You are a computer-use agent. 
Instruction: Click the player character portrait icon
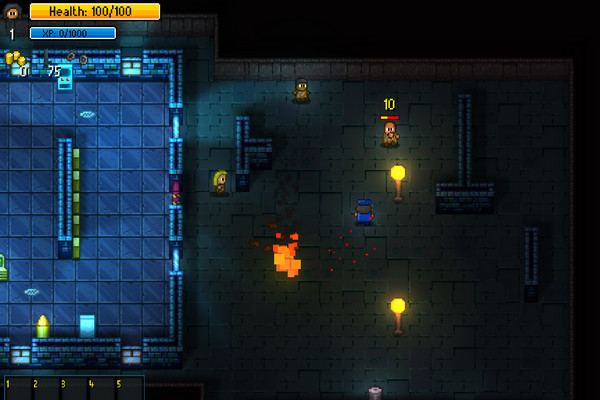[x=13, y=12]
